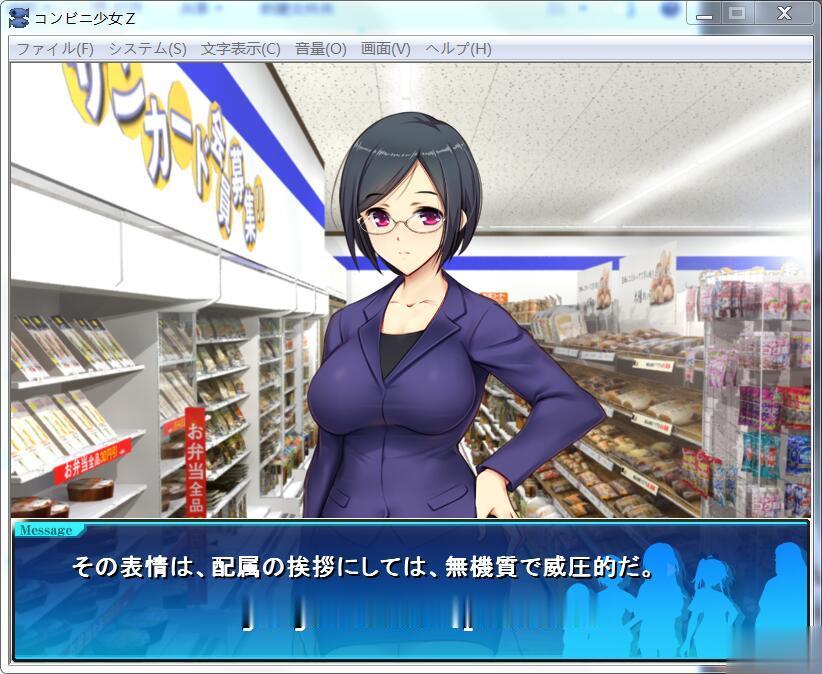Open the 音量(O) volume menu
822x674 pixels.
pos(320,49)
